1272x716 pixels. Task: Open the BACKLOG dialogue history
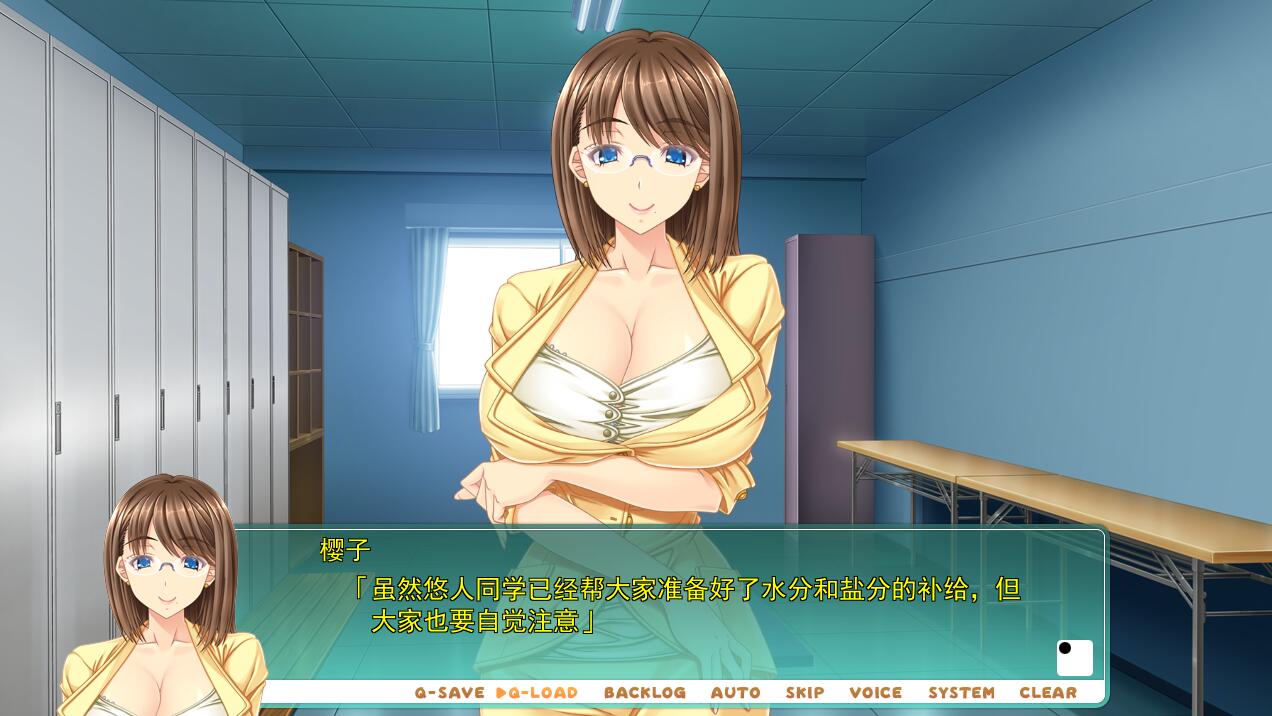(x=644, y=692)
